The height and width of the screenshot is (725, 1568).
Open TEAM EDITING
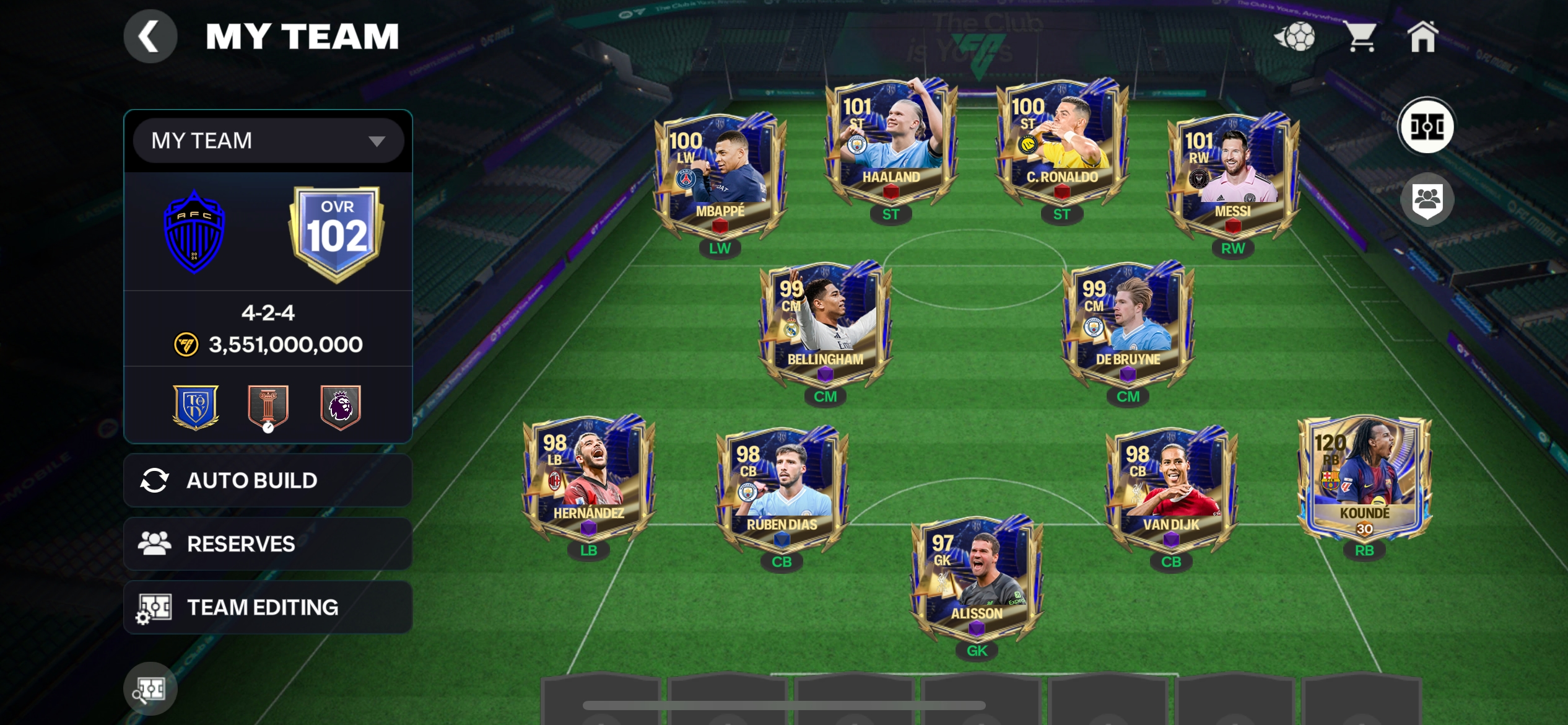(268, 607)
